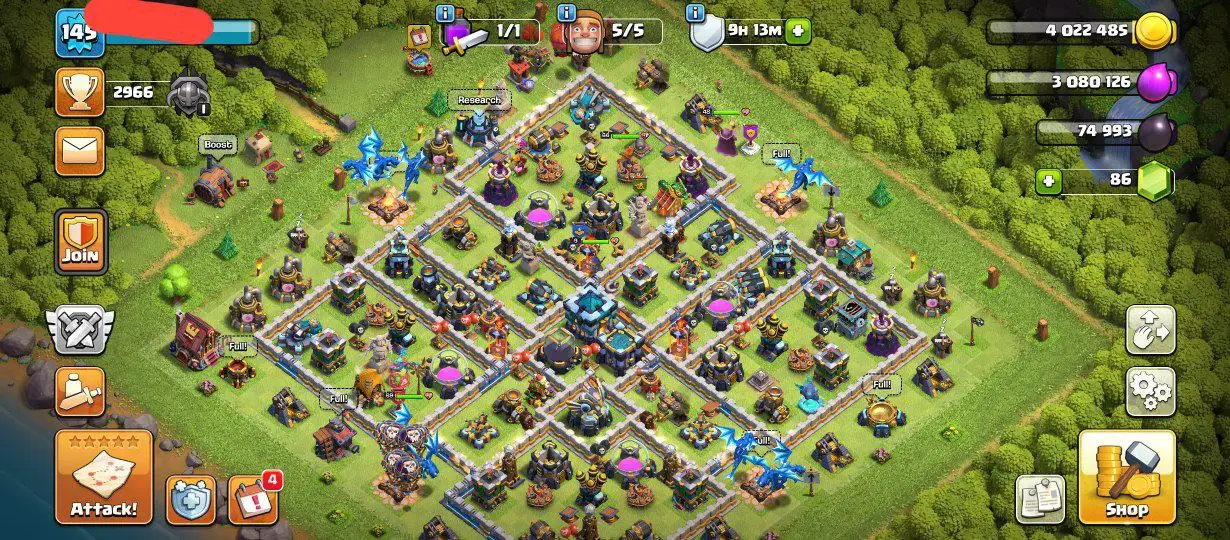The image size is (1230, 540).
Task: Open the Shop
Action: click(x=1126, y=477)
